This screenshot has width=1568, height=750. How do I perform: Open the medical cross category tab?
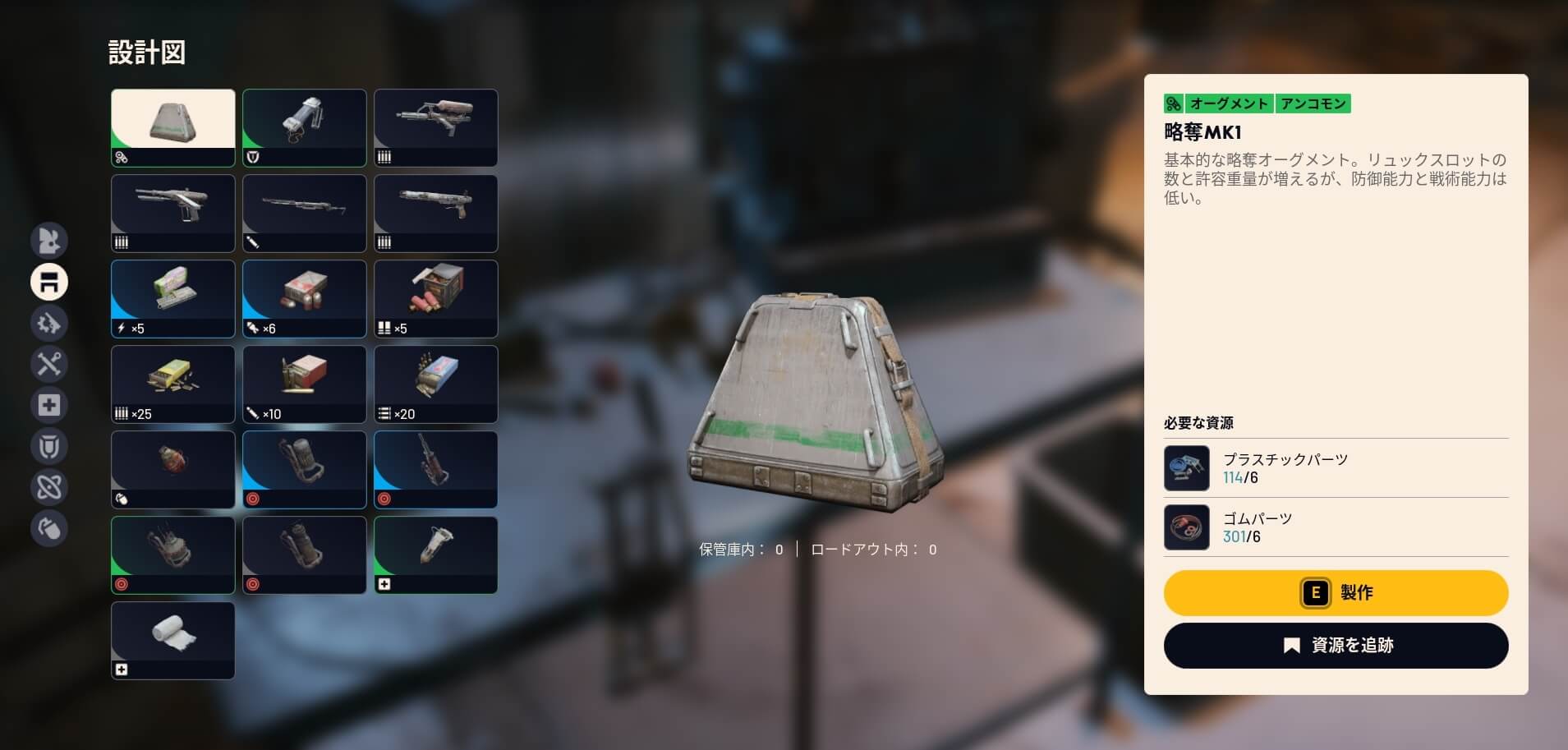point(49,405)
